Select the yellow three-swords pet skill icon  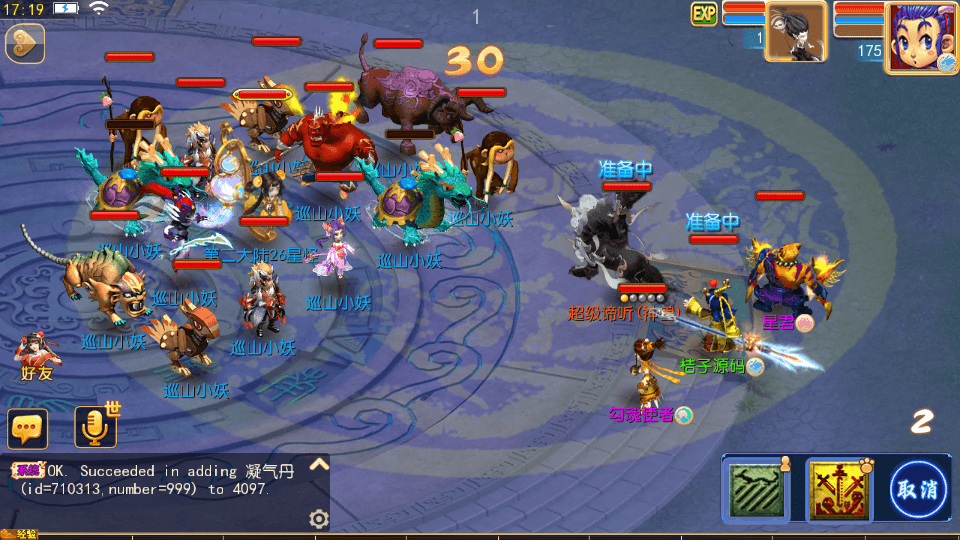pos(835,489)
